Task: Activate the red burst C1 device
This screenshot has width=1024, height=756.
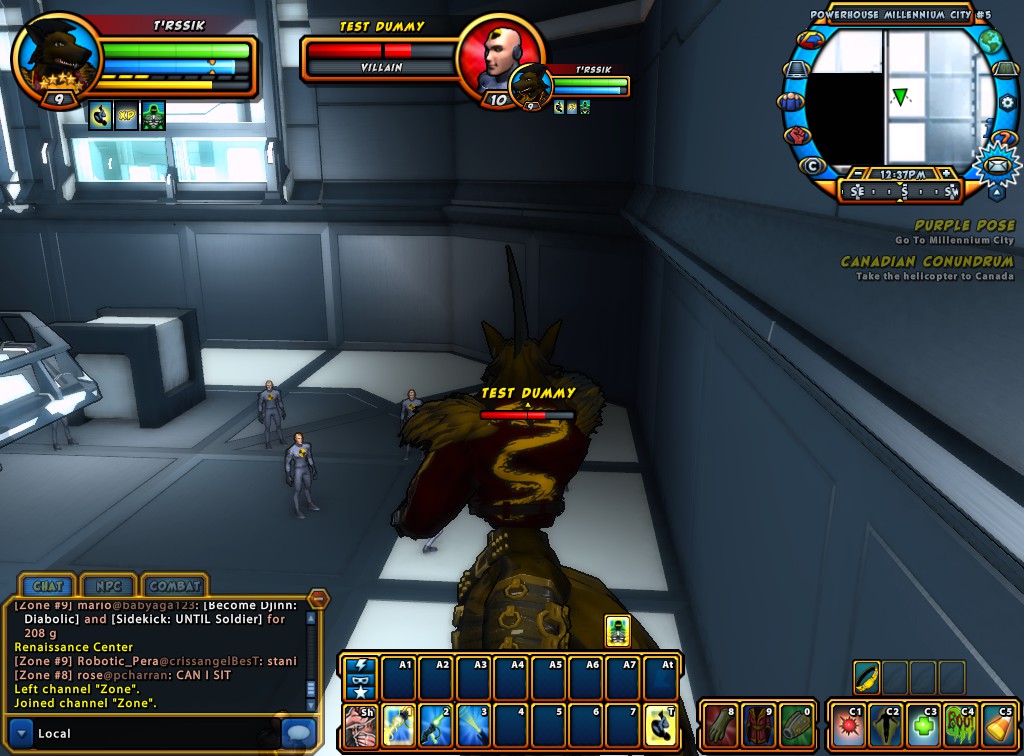Action: tap(848, 725)
